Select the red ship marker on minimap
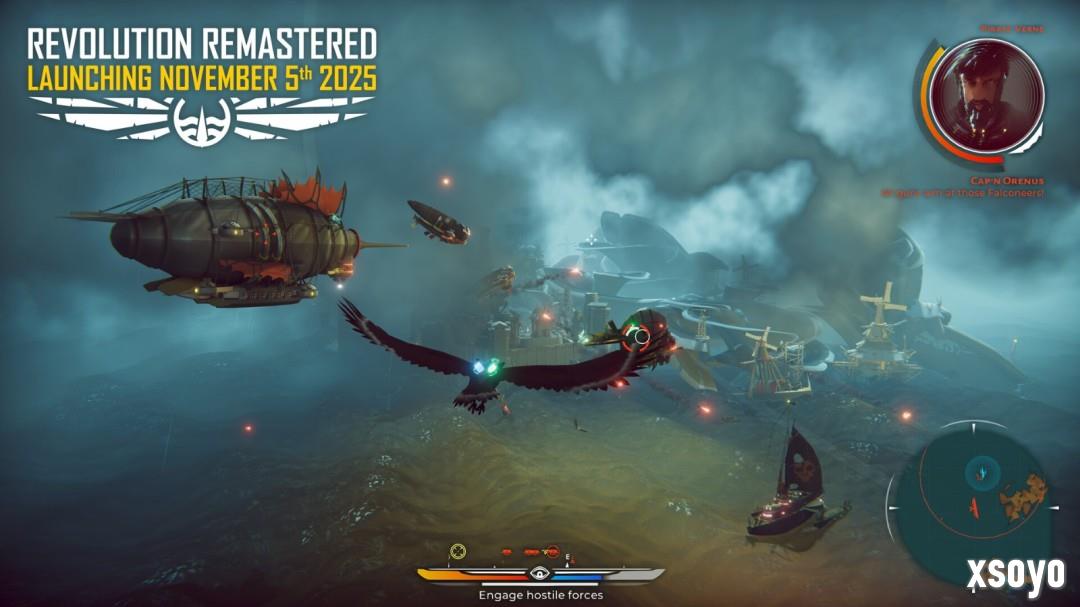This screenshot has height=607, width=1080. pos(969,509)
